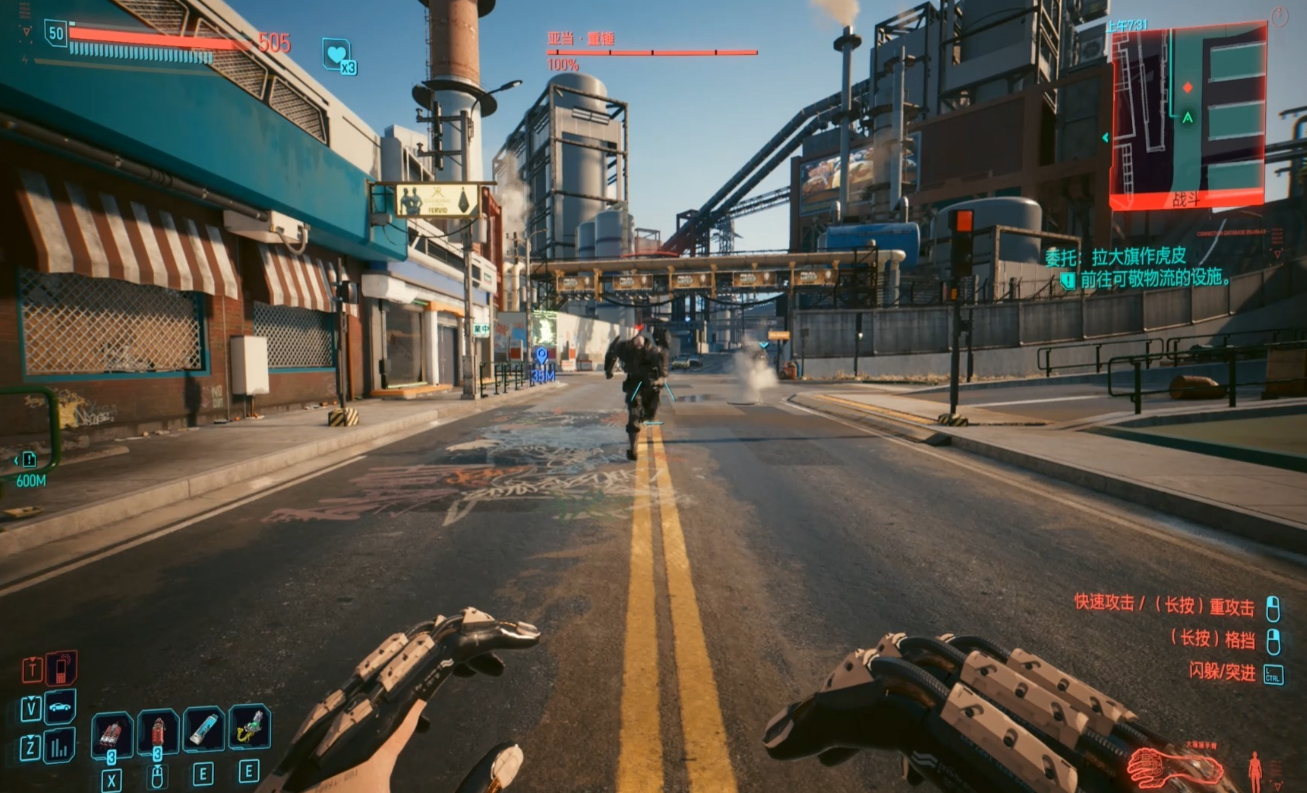1307x793 pixels.
Task: Click the heart-shaped x3 status icon
Action: click(337, 54)
